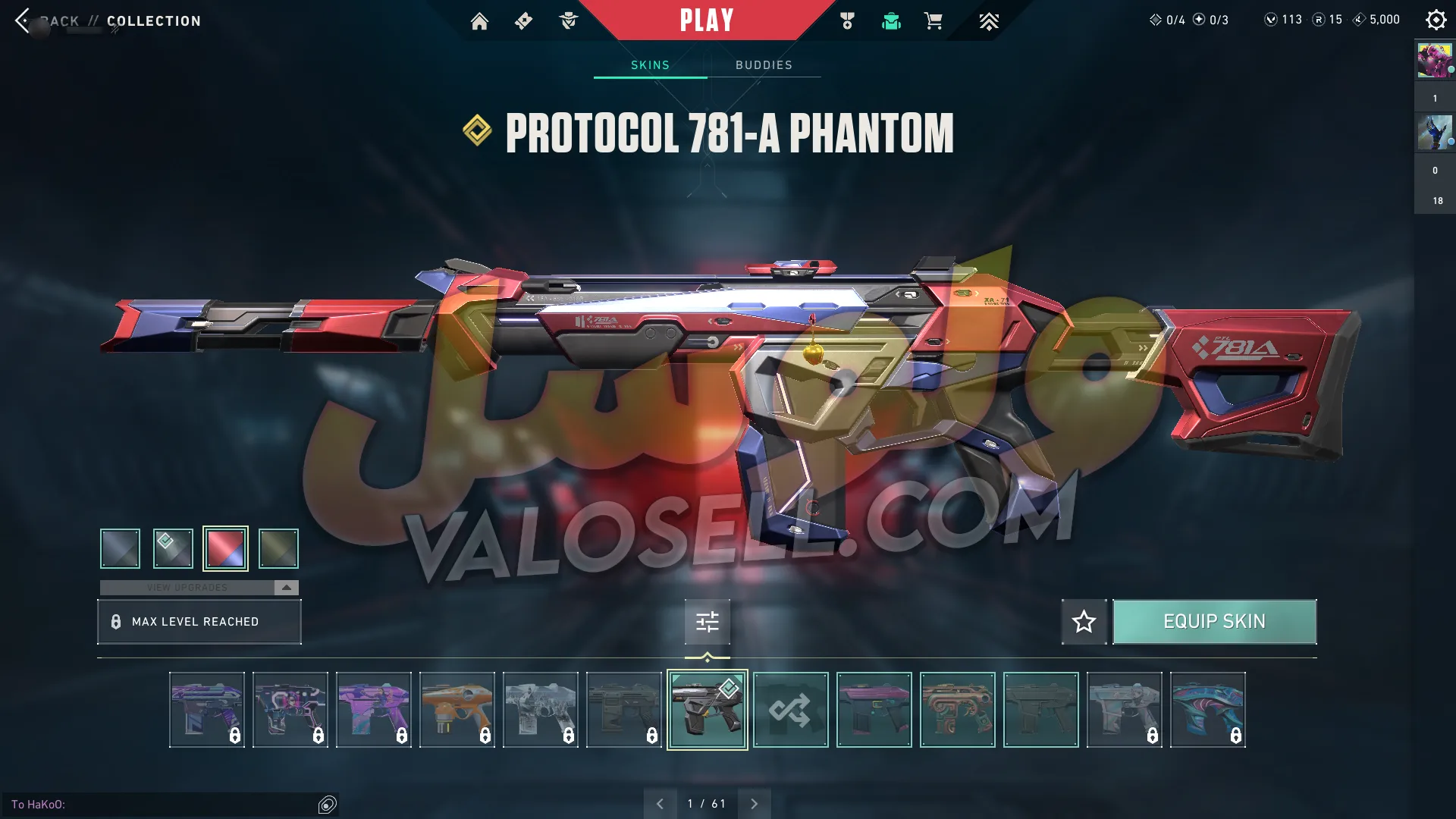This screenshot has height=819, width=1456.
Task: Choose the red and blue variant swatch
Action: point(225,548)
